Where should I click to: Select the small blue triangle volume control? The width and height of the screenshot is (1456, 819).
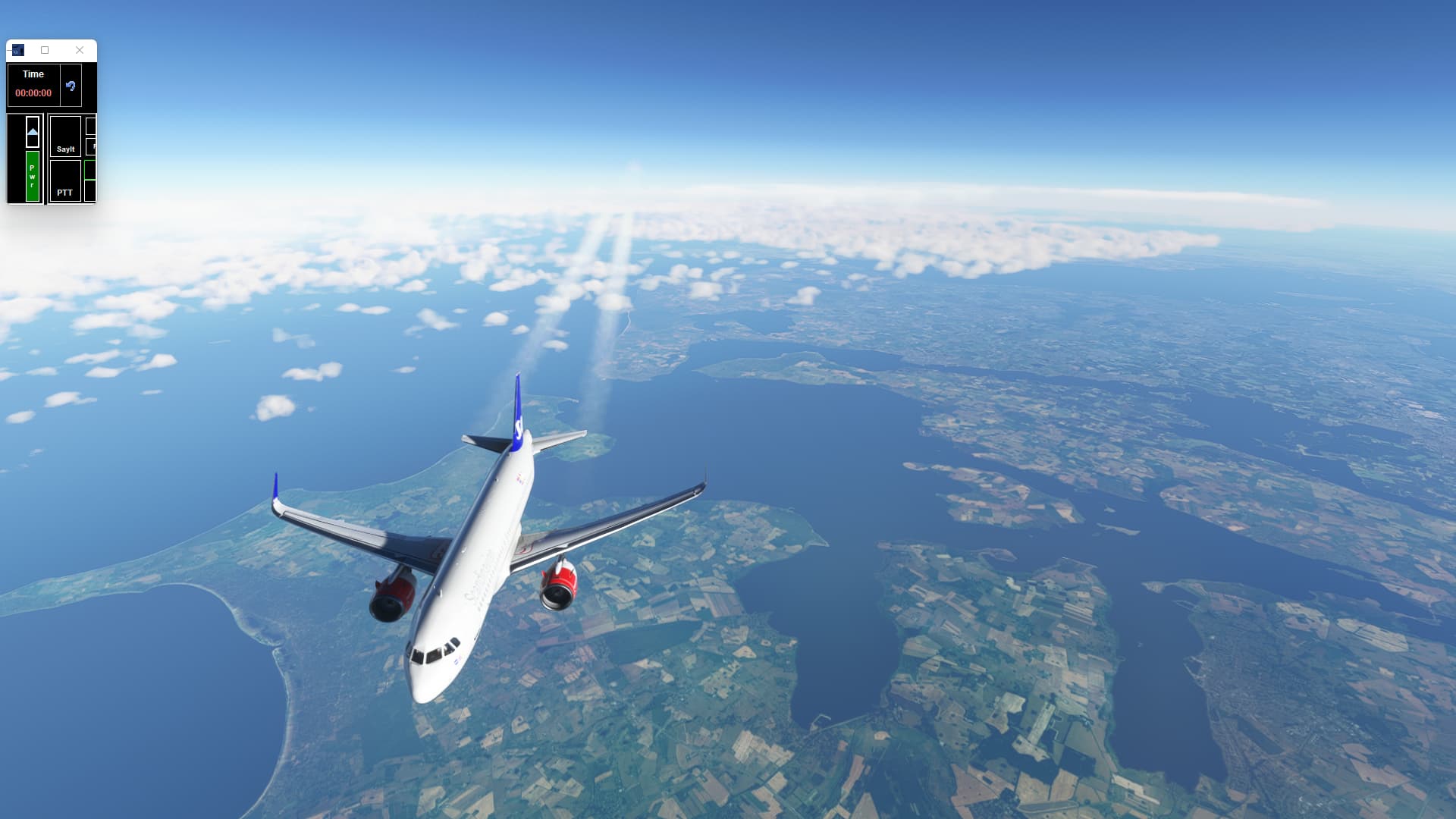(x=33, y=131)
